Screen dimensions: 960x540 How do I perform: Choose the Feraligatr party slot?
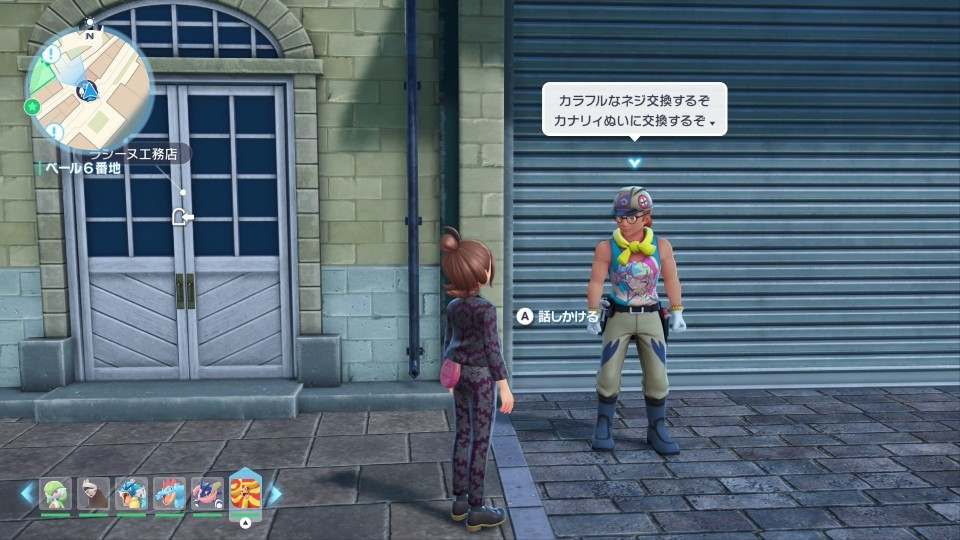[169, 494]
